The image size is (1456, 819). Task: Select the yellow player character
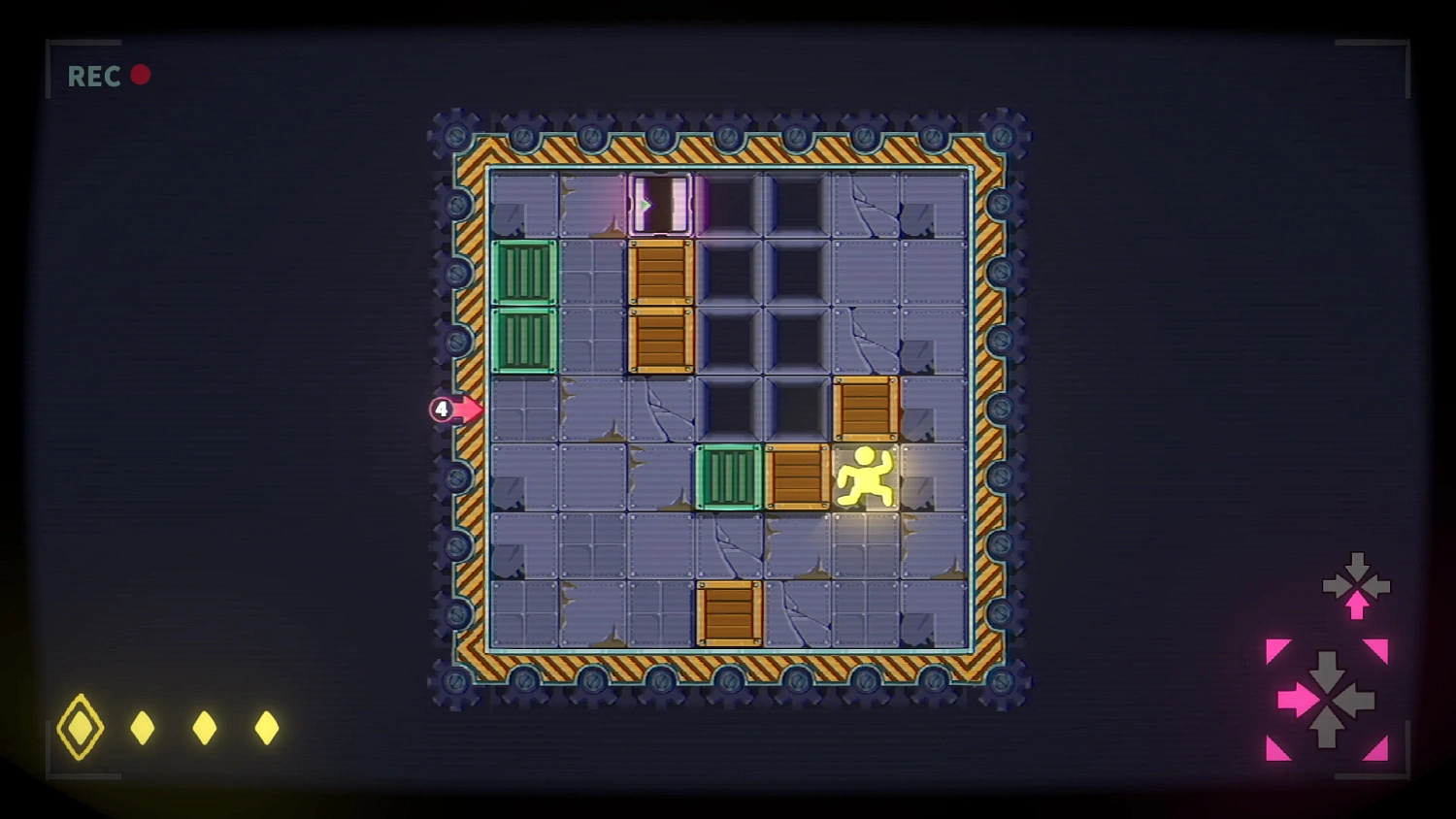[x=867, y=477]
